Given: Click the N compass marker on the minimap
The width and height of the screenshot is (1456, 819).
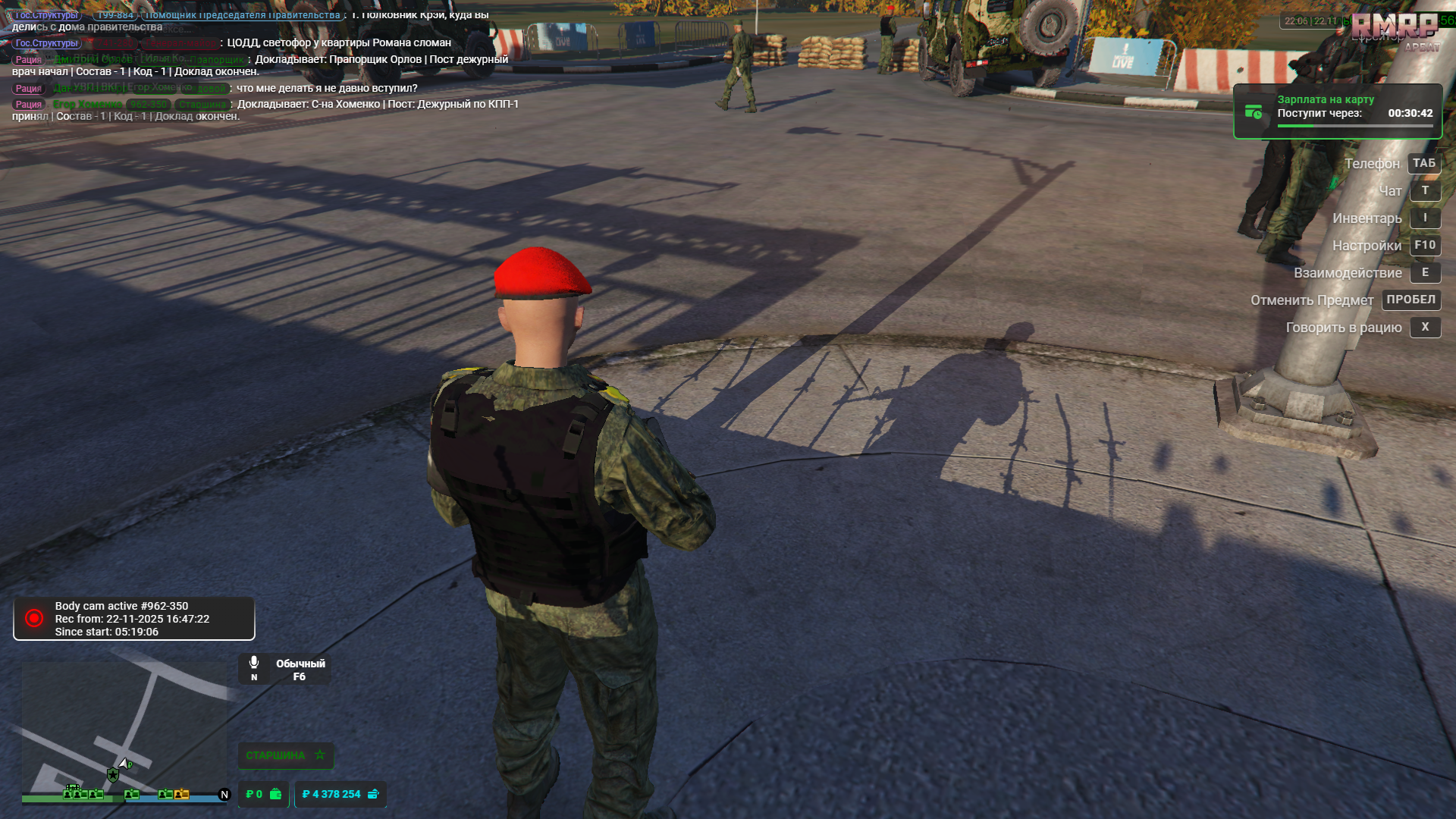Looking at the screenshot, I should tap(224, 794).
